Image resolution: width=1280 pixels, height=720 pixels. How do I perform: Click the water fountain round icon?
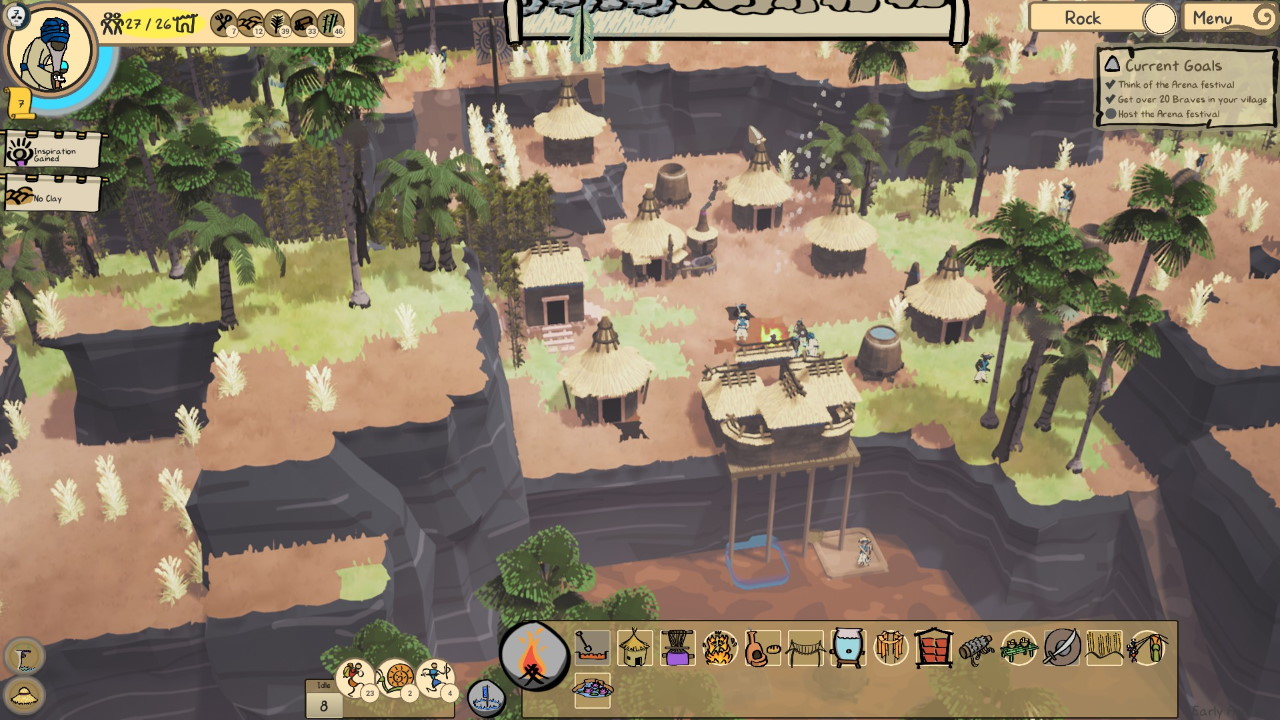point(485,697)
